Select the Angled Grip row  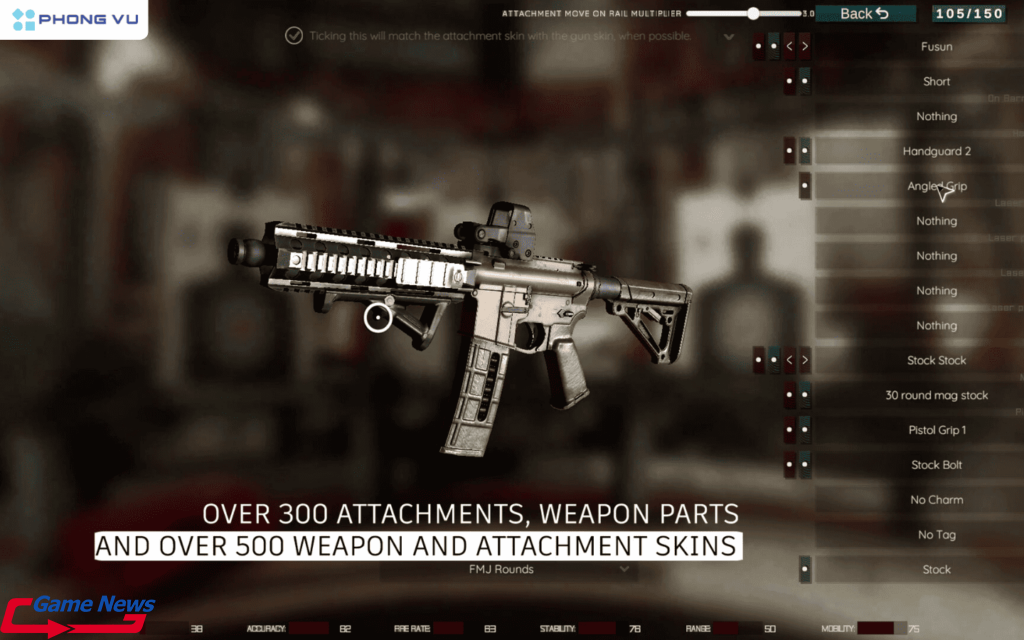point(936,186)
